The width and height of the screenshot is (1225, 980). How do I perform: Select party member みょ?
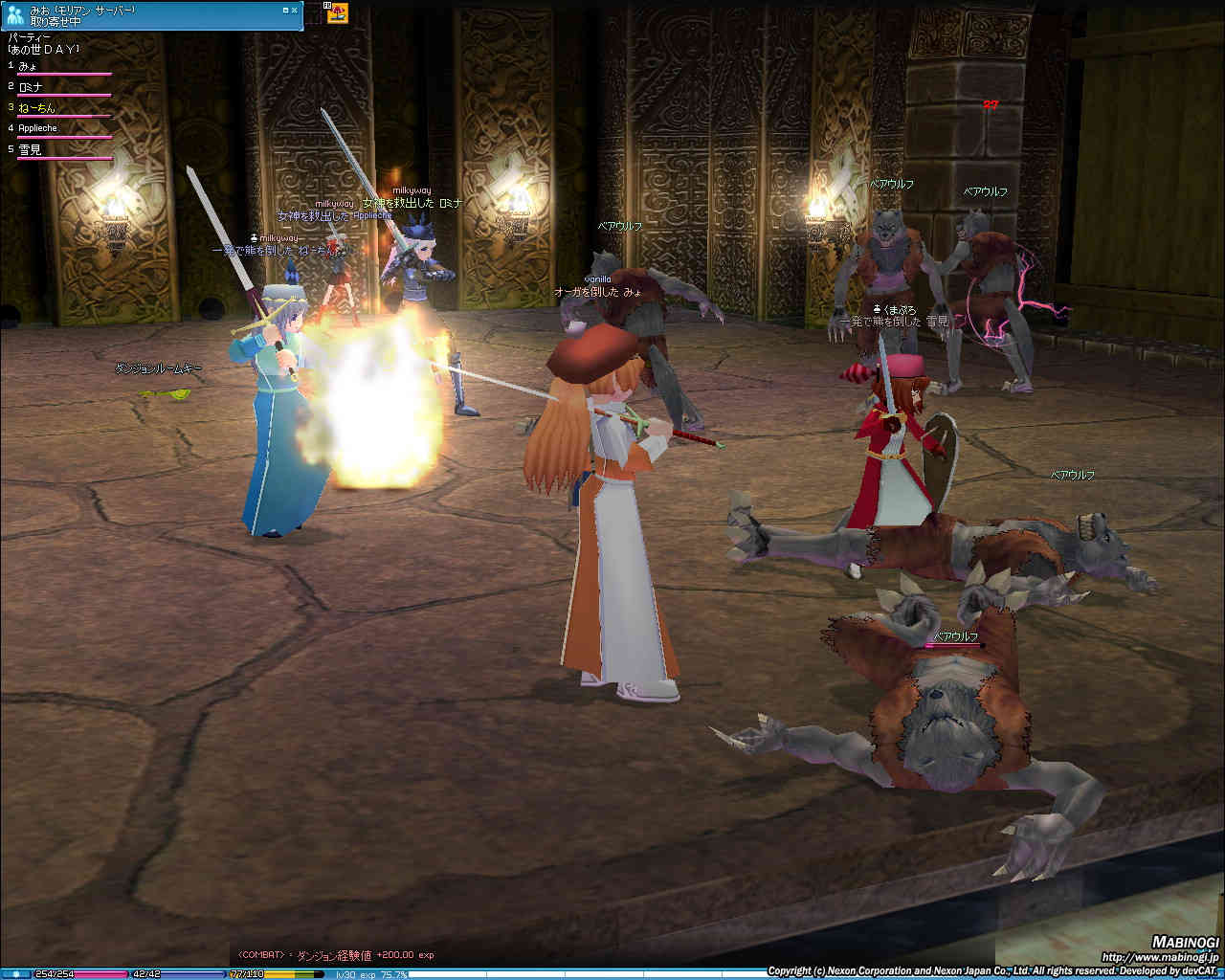(x=28, y=66)
